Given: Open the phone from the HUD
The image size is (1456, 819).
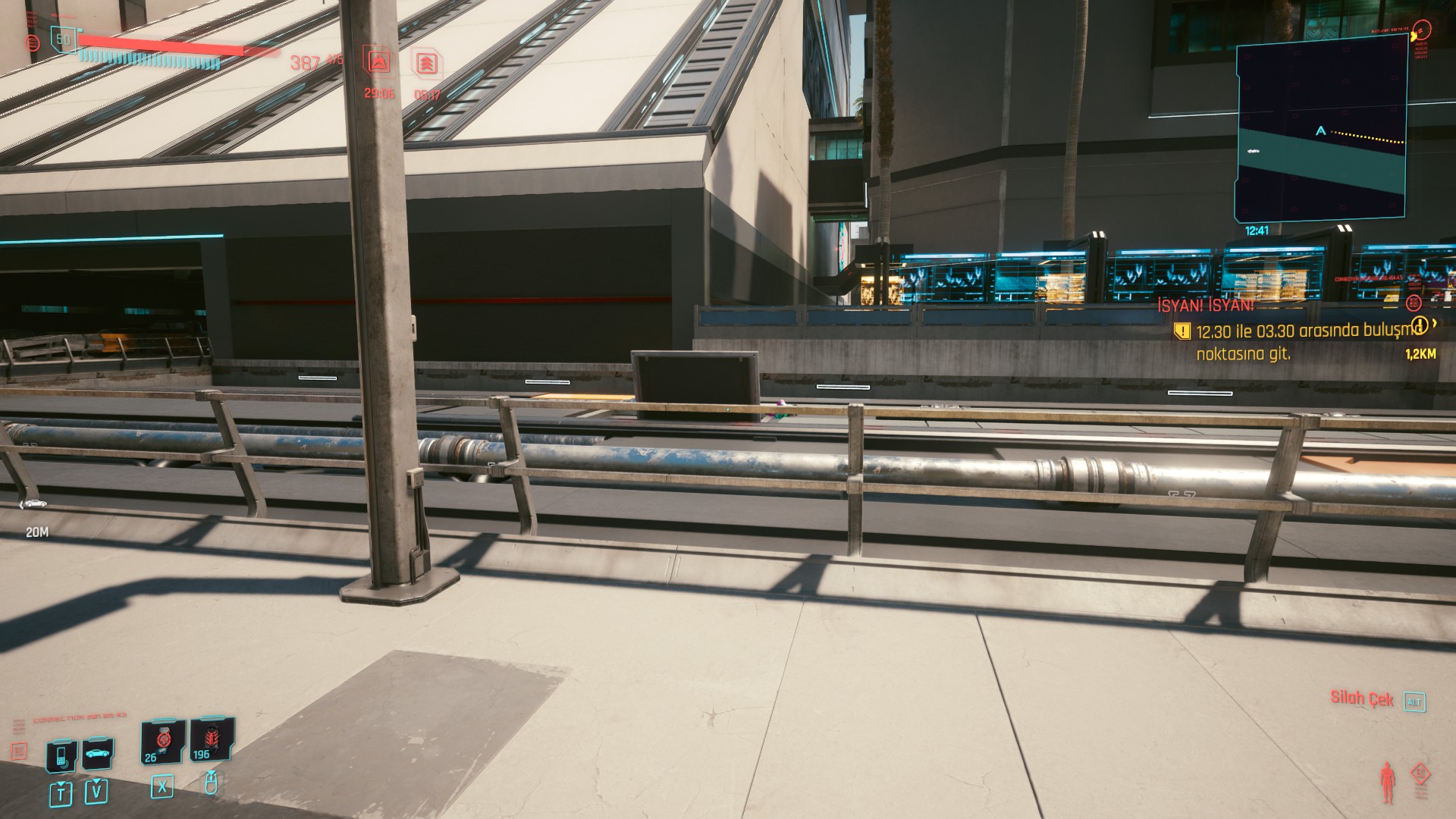Looking at the screenshot, I should click(61, 755).
